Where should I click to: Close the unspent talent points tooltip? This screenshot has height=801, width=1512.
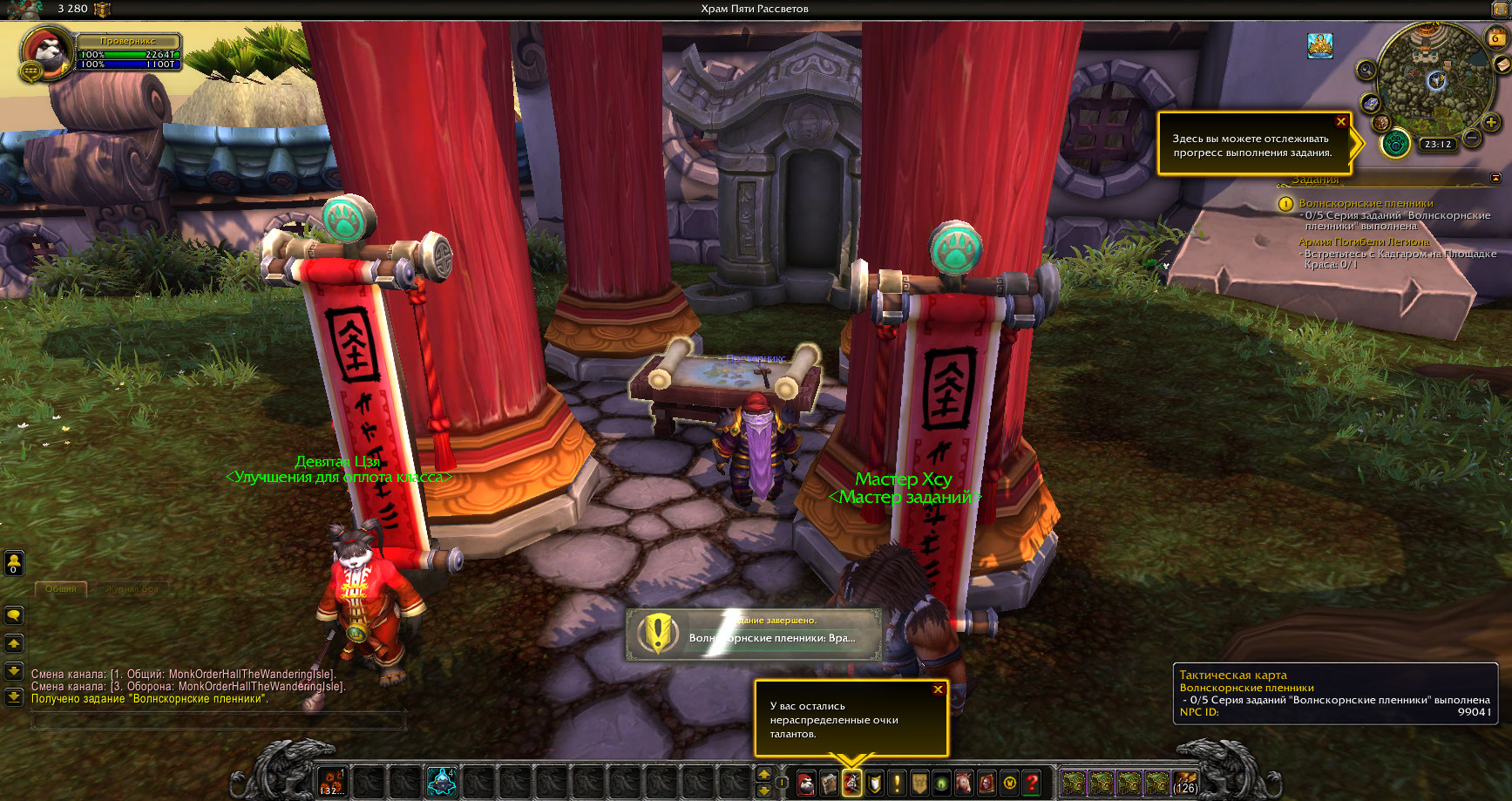click(938, 689)
